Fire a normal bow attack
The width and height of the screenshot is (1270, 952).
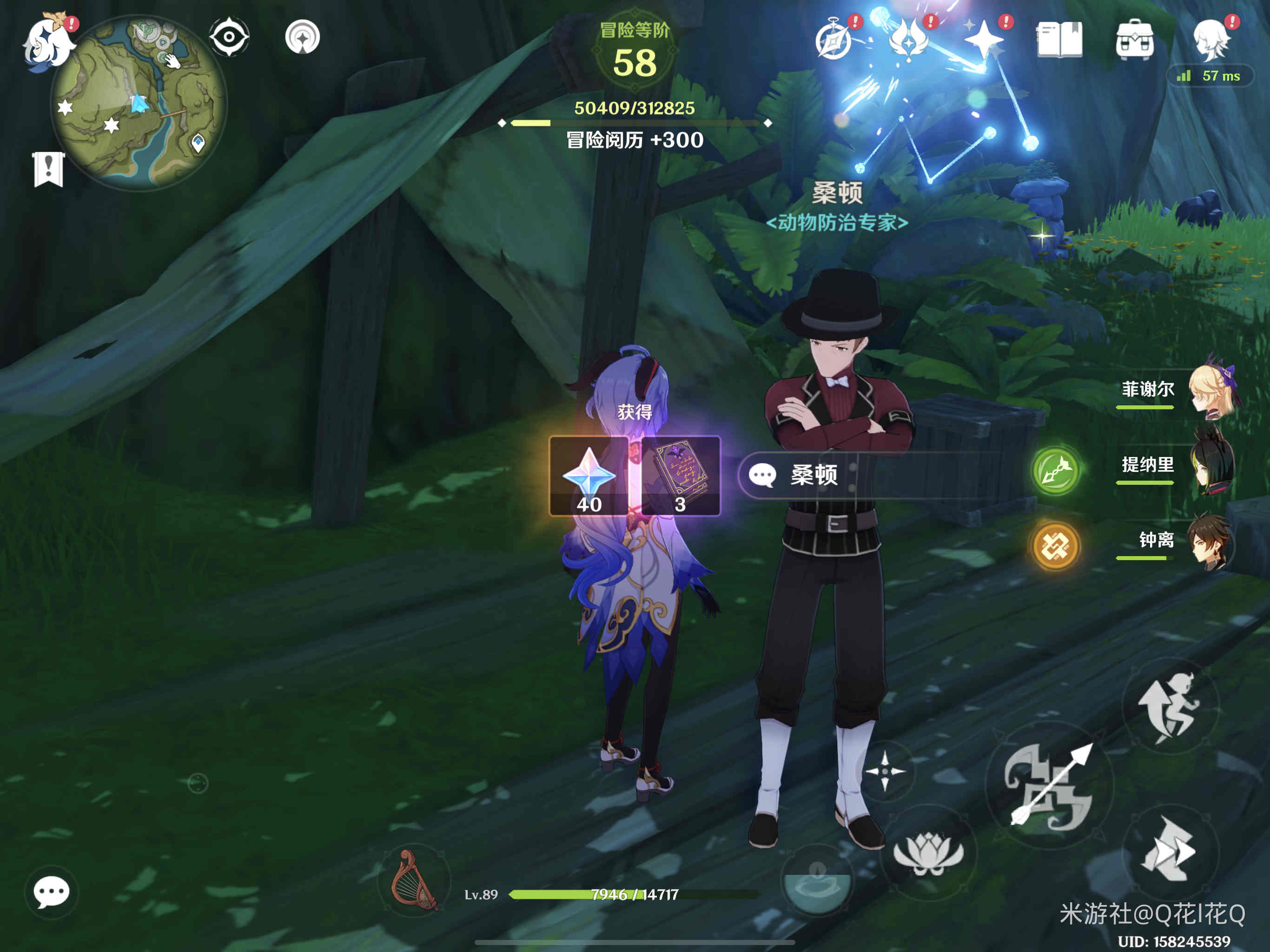tap(1050, 786)
